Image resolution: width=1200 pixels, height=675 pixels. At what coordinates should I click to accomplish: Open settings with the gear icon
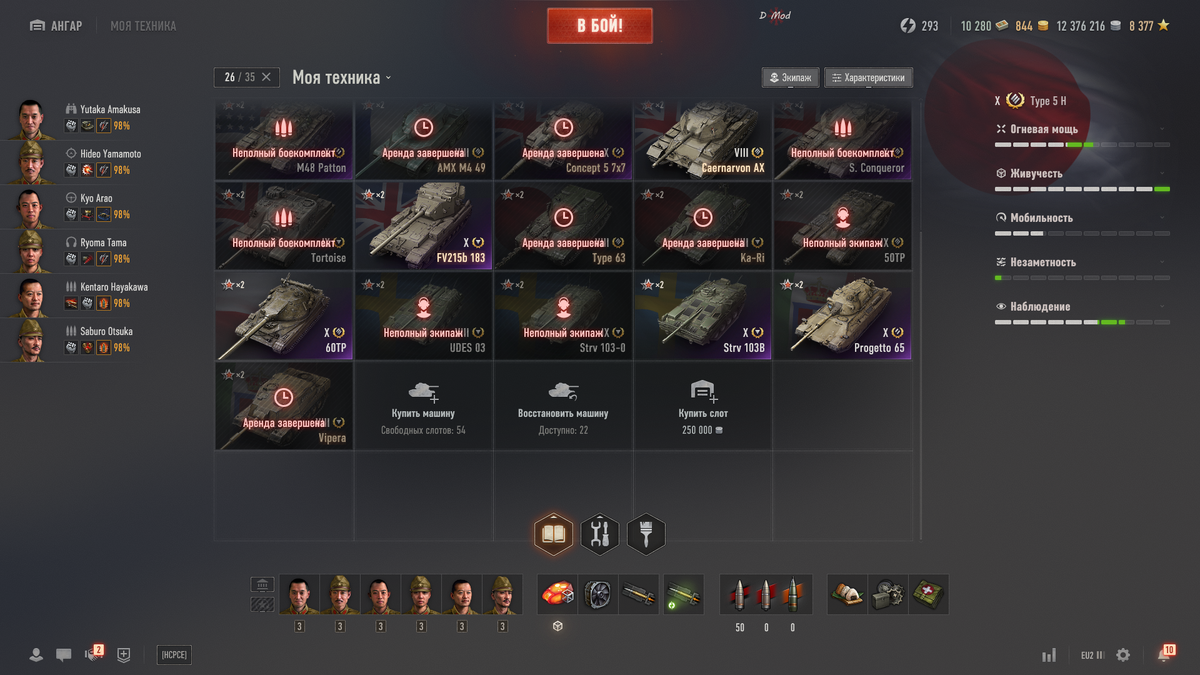click(x=1123, y=655)
